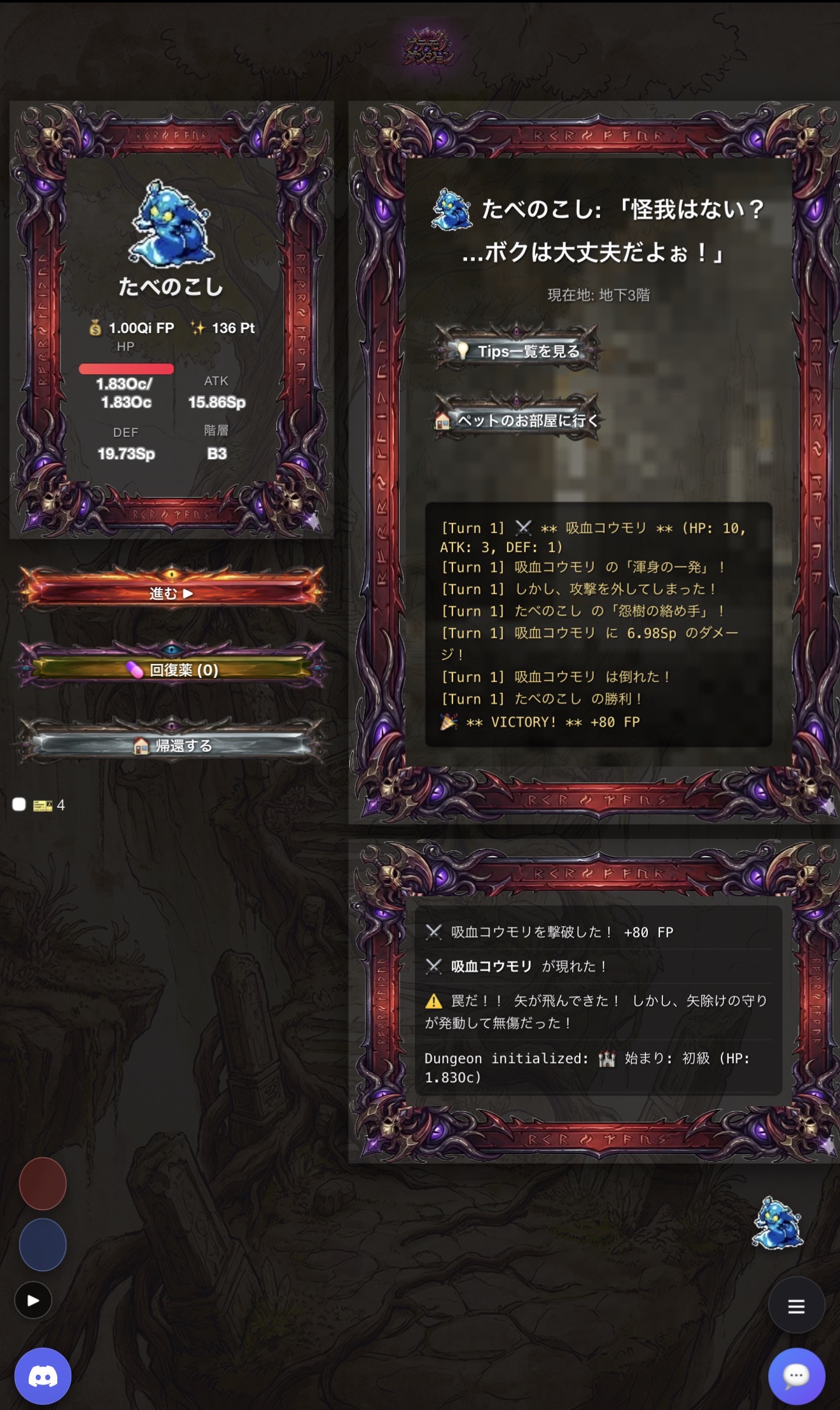
Task: Click the red HP bar under たべのこし
Action: [x=126, y=369]
